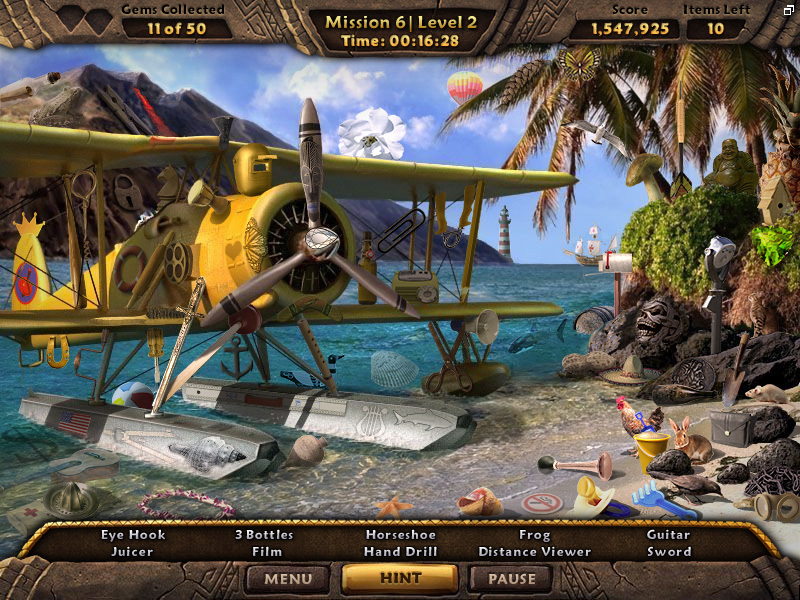
Task: Pick Hand Drill from the list
Action: (401, 551)
